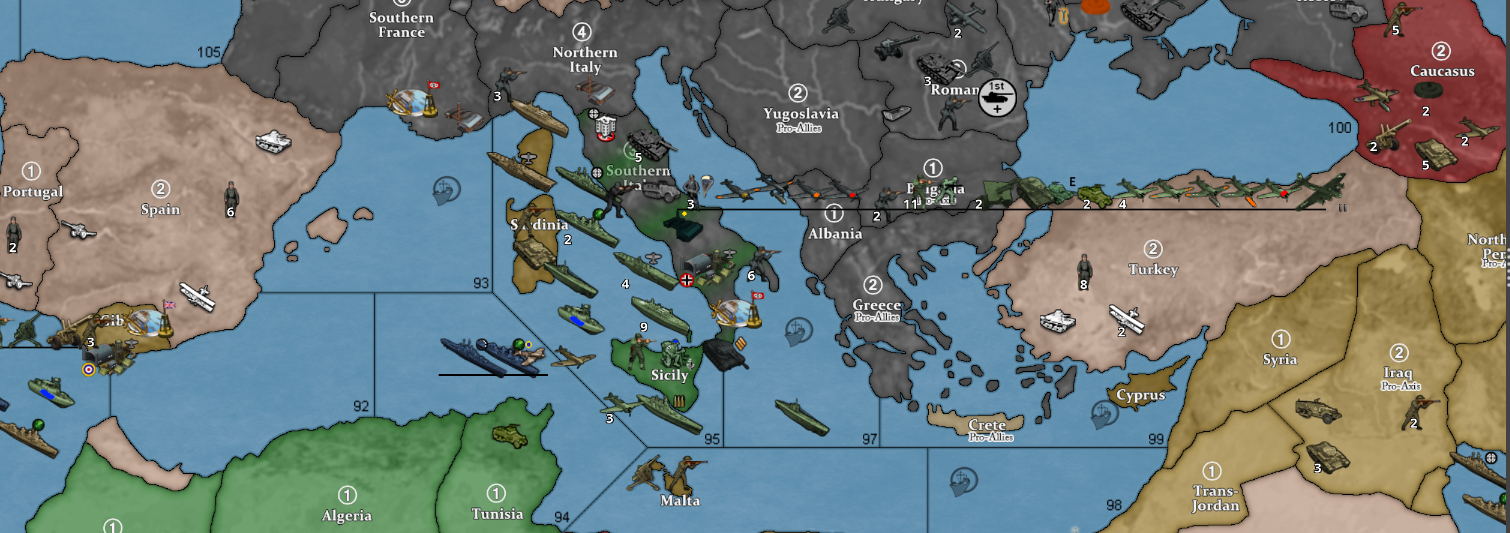
Task: Select the Cyprus island territory
Action: point(1140,395)
